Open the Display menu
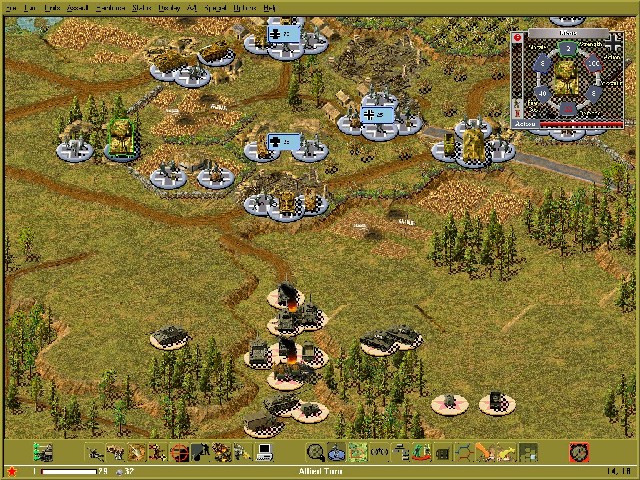640x480 pixels. pyautogui.click(x=168, y=7)
